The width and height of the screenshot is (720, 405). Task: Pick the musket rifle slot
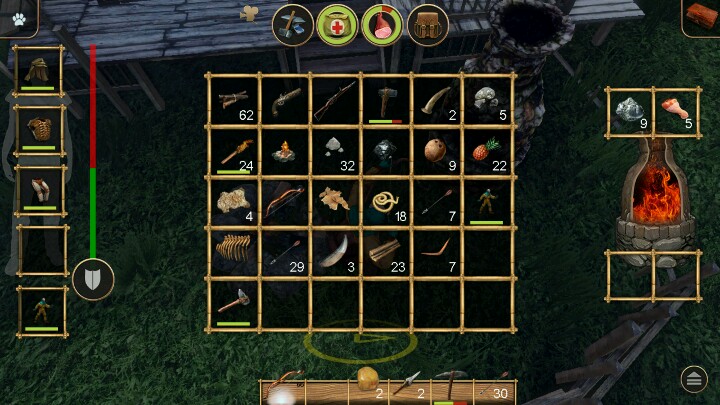335,100
